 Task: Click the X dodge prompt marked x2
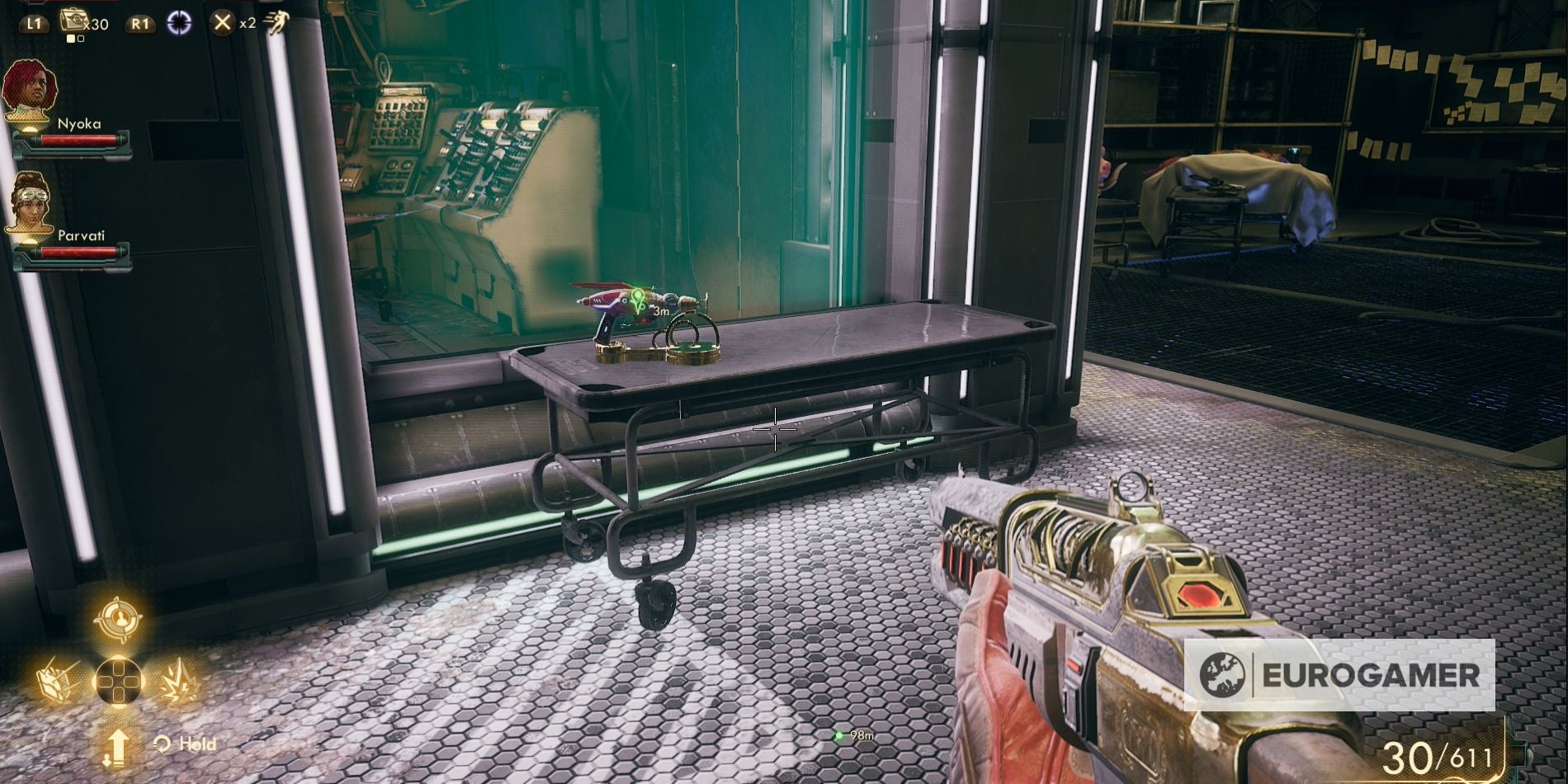222,23
